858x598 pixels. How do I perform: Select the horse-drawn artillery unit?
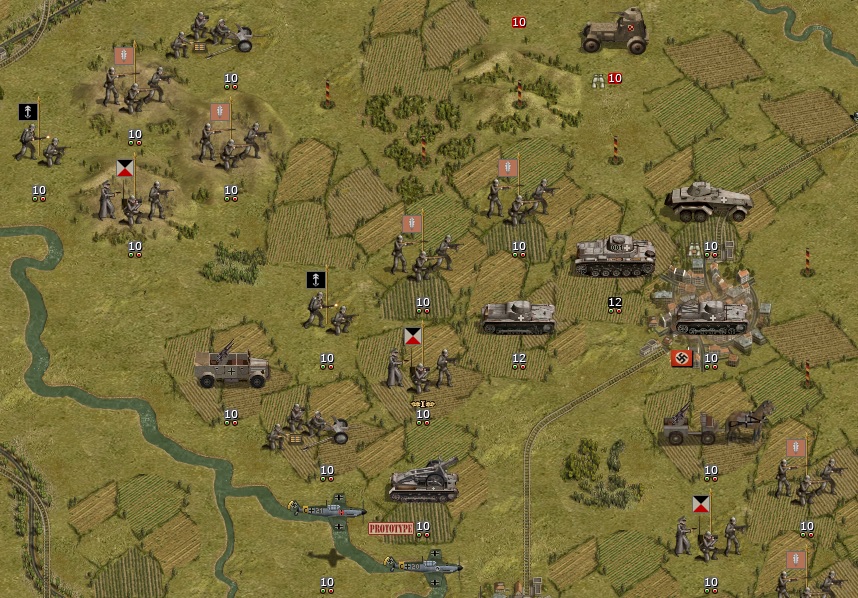(716, 424)
